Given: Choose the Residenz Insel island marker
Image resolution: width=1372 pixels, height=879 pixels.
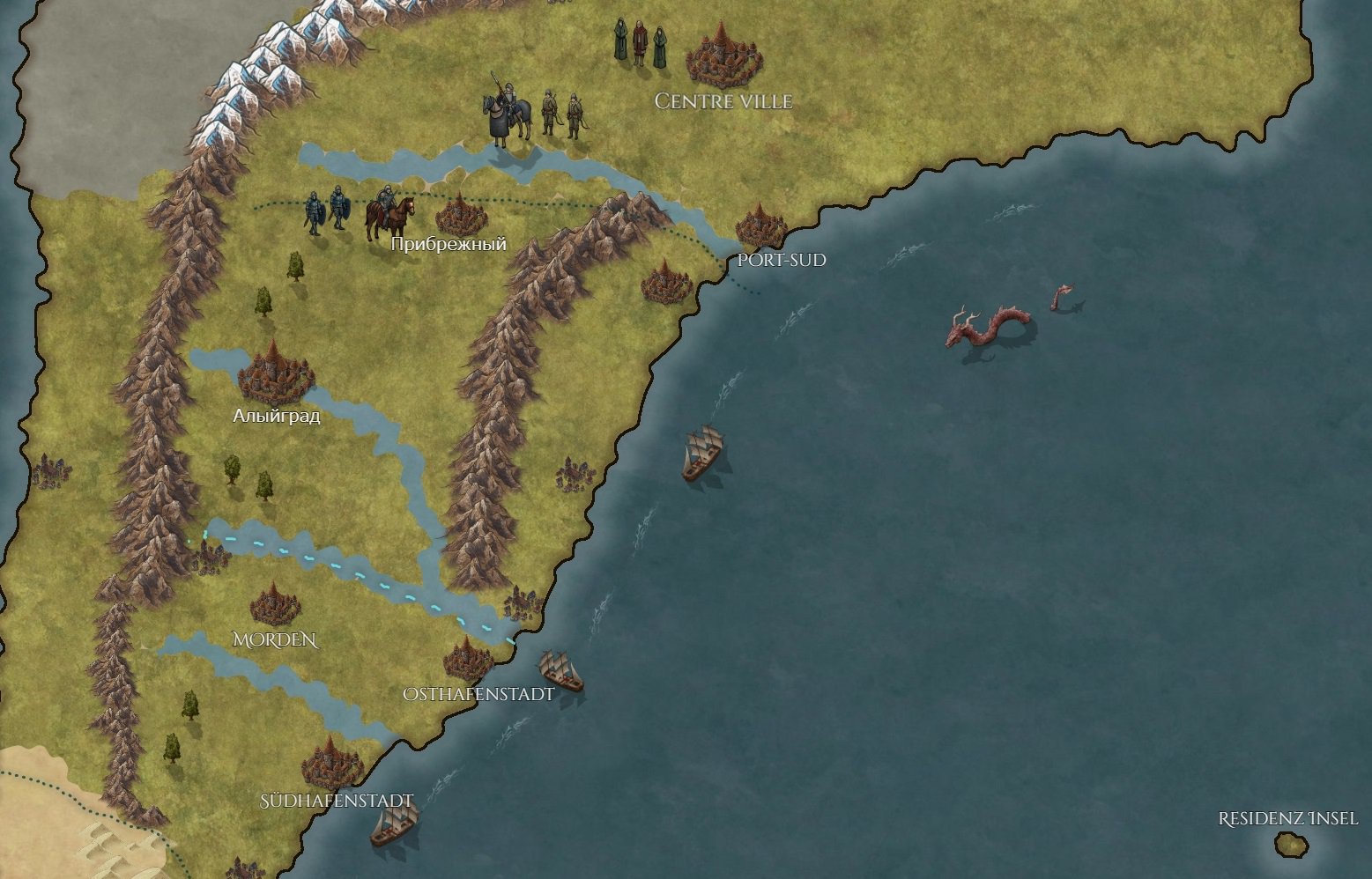Looking at the screenshot, I should click(x=1291, y=844).
